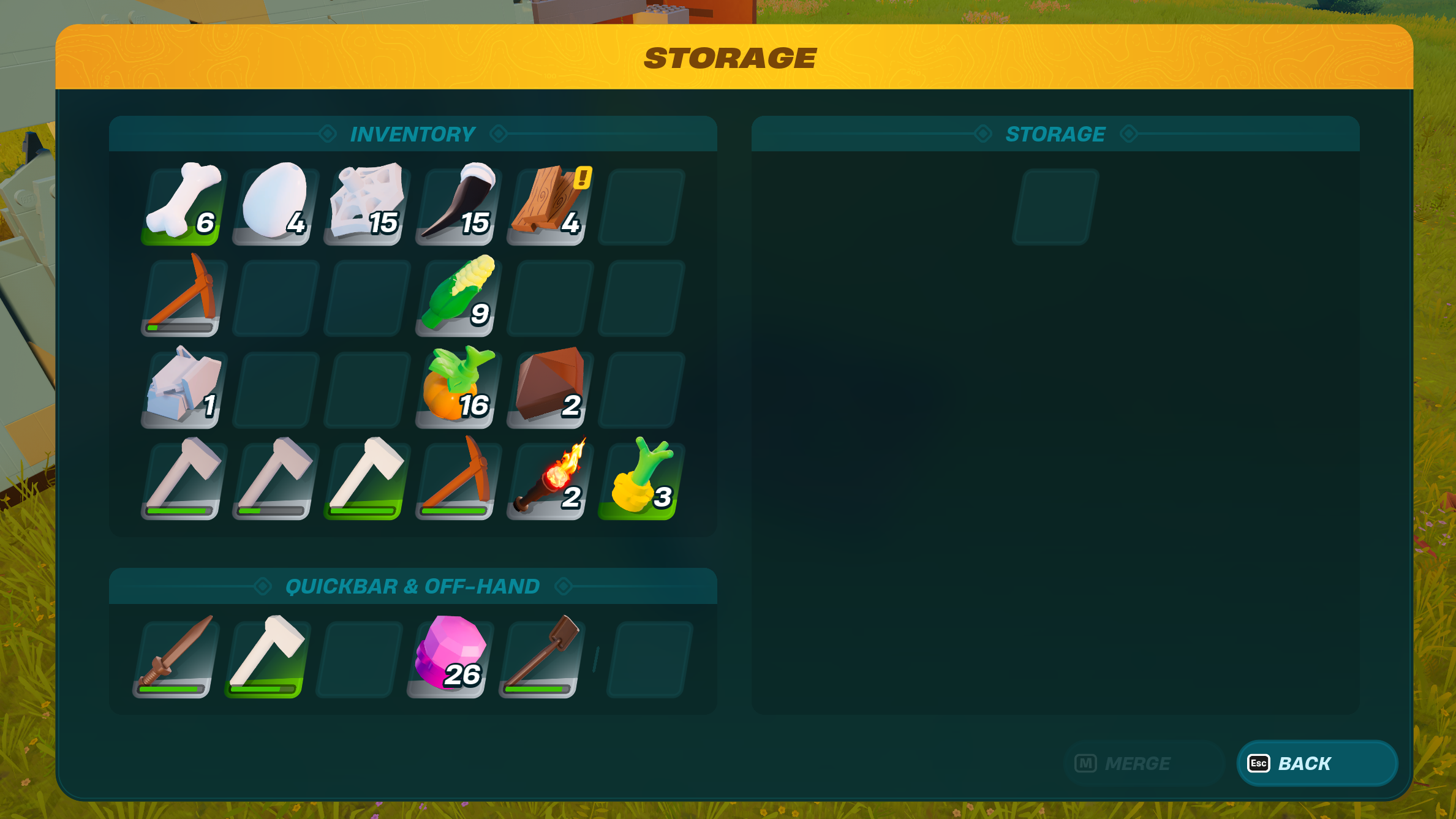Click the Back button

coord(1316,763)
